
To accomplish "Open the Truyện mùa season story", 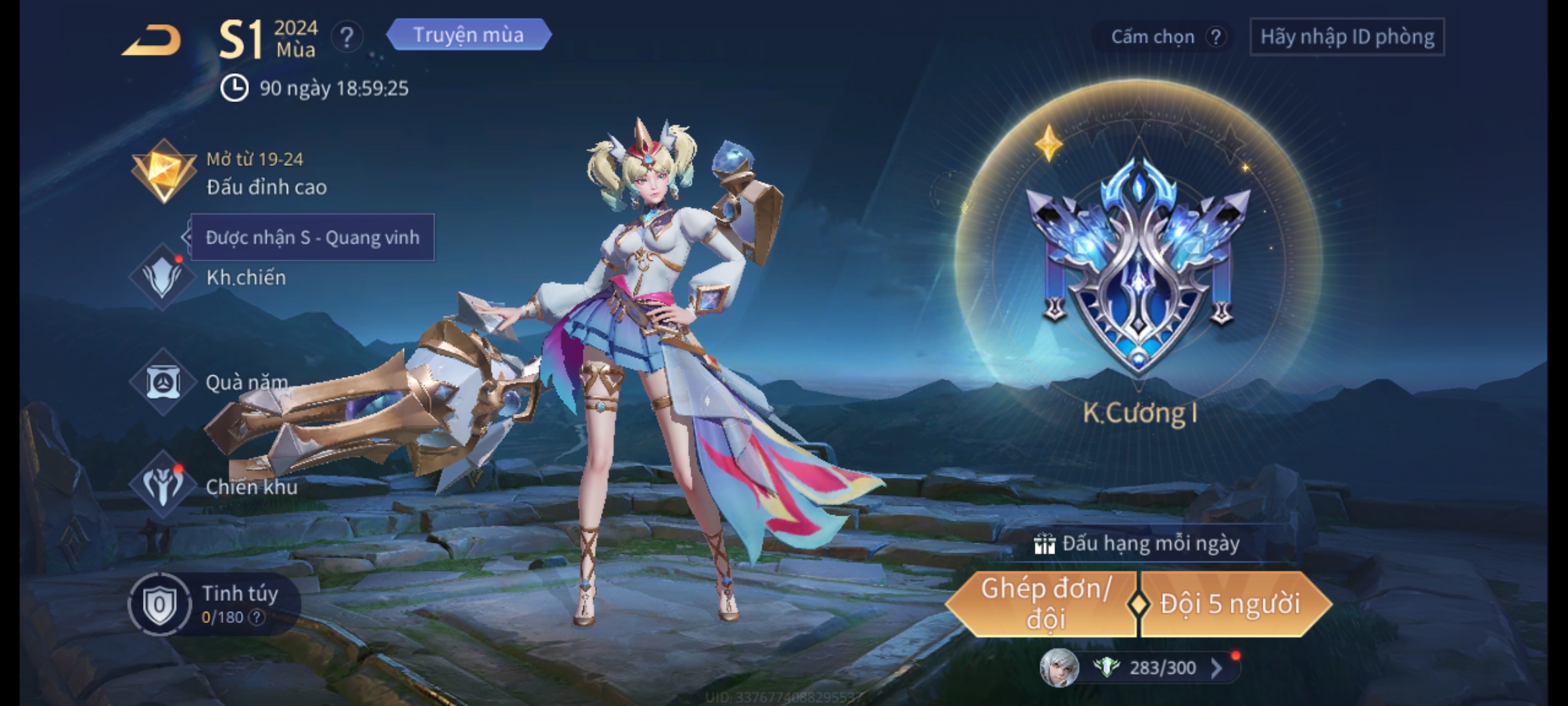I will point(468,35).
